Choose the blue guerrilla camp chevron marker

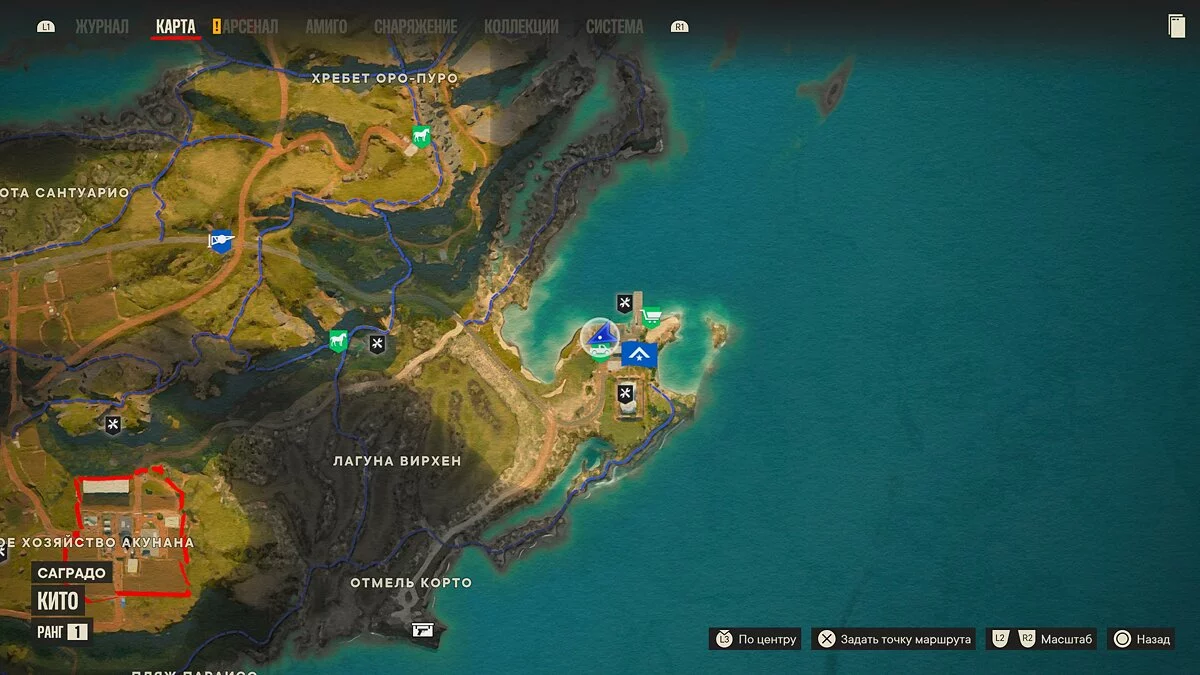point(639,354)
